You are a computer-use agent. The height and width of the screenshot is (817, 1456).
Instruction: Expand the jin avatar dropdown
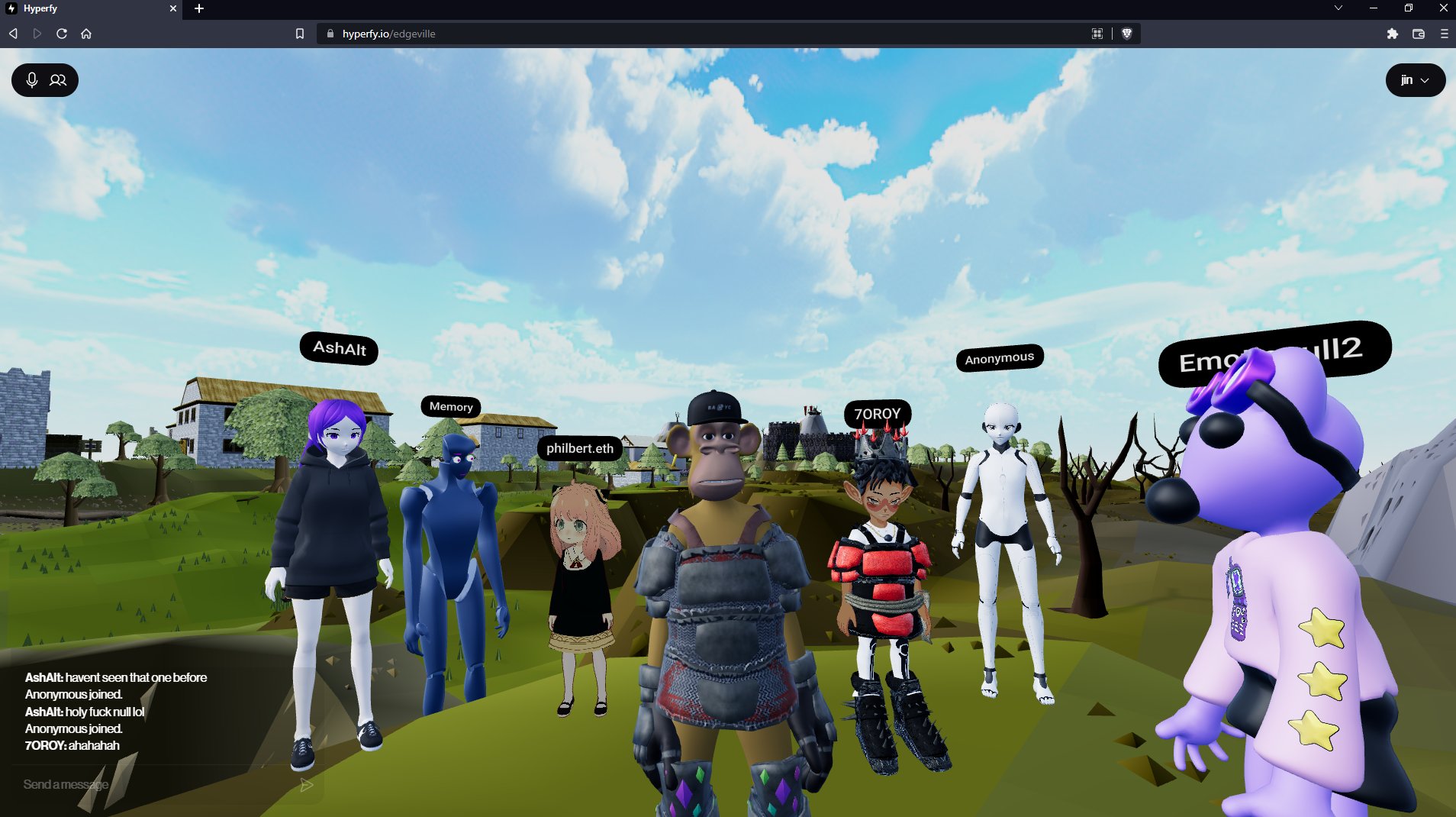point(1416,79)
